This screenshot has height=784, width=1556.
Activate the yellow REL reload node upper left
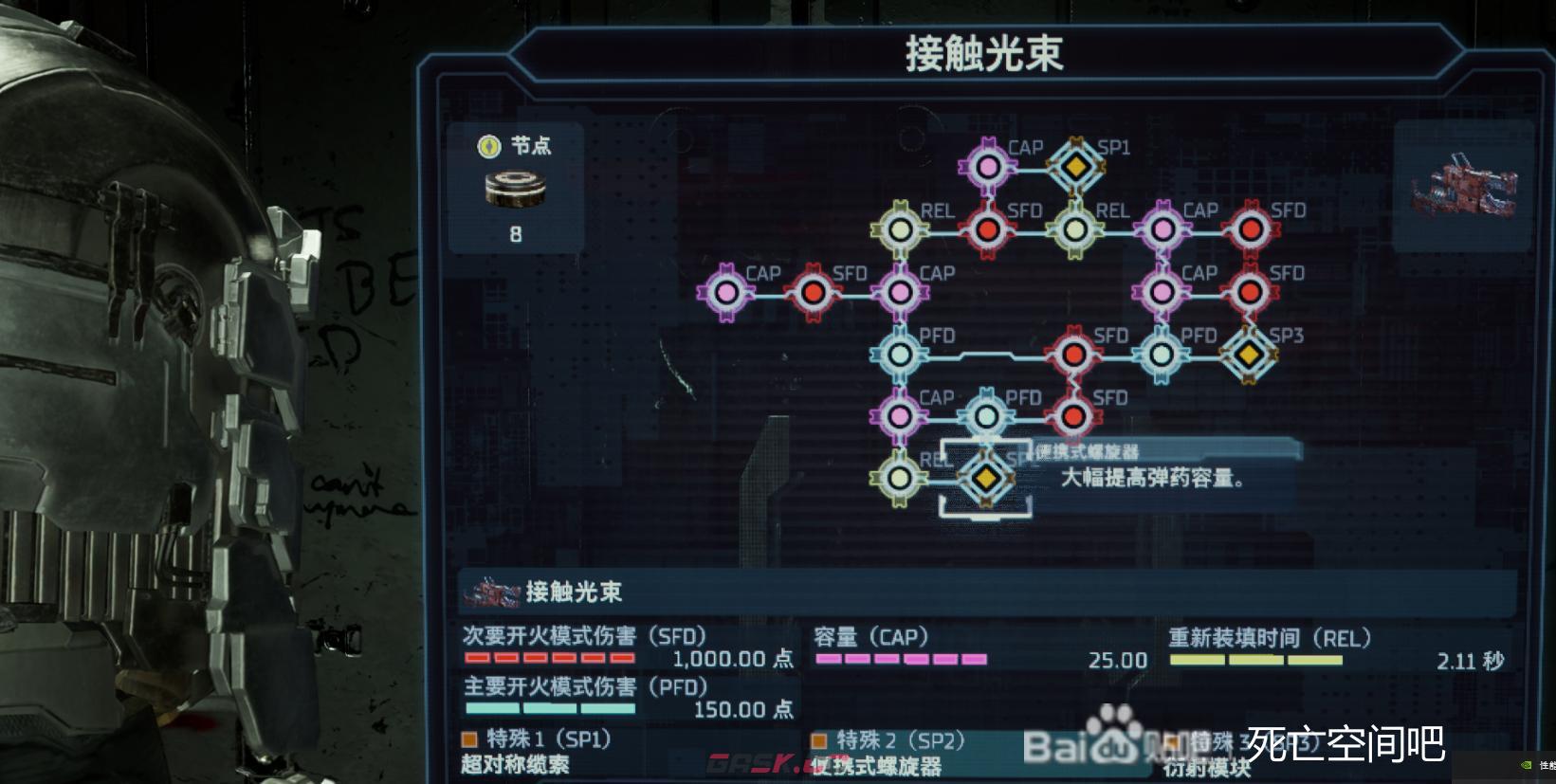pos(898,228)
